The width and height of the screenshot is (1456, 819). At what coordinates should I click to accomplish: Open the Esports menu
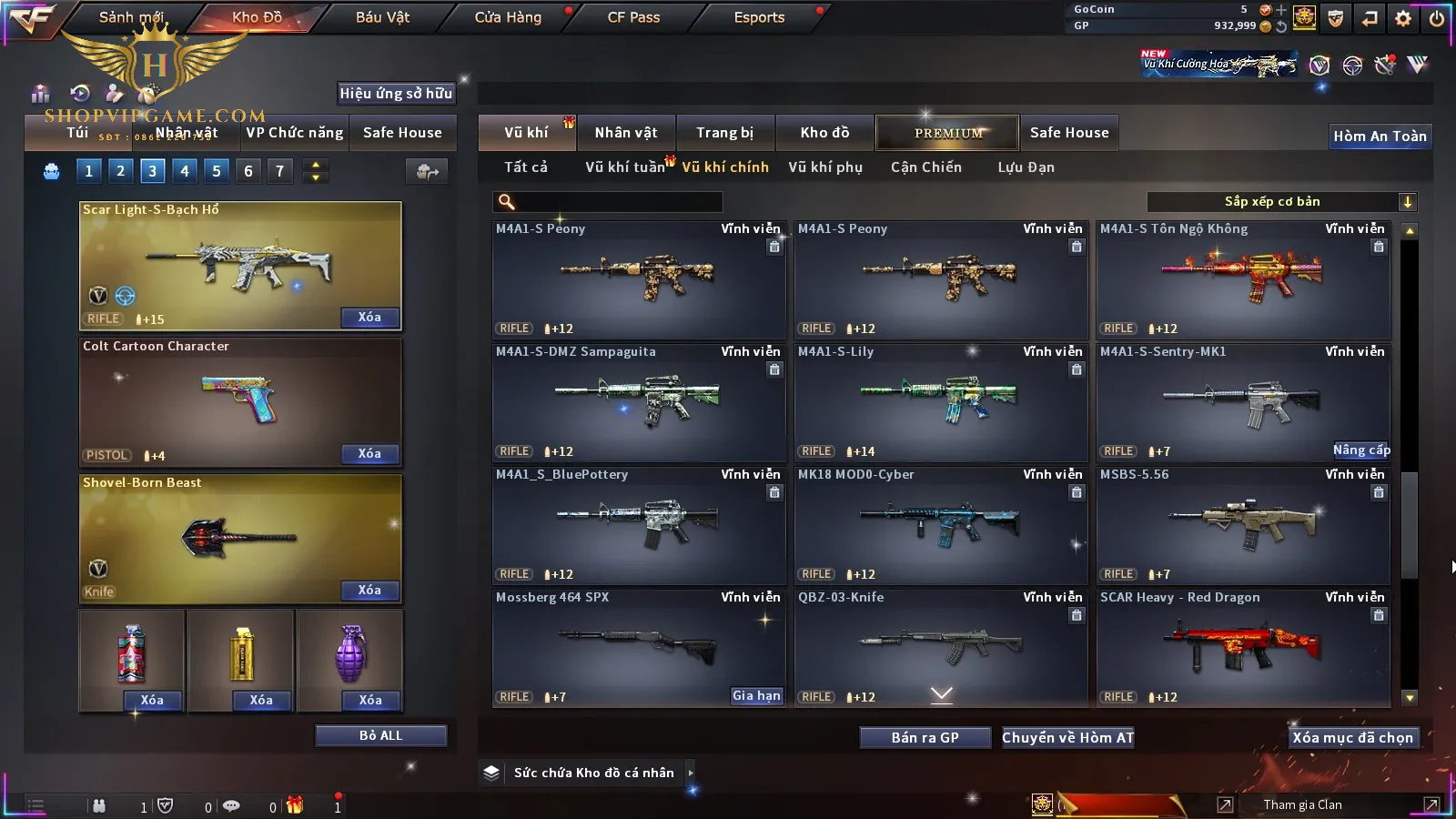(x=759, y=17)
